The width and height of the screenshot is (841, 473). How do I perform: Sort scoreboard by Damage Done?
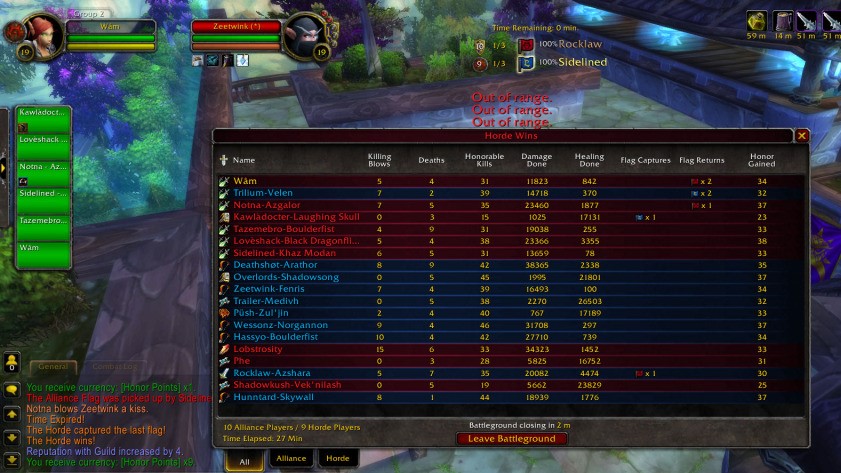(537, 160)
